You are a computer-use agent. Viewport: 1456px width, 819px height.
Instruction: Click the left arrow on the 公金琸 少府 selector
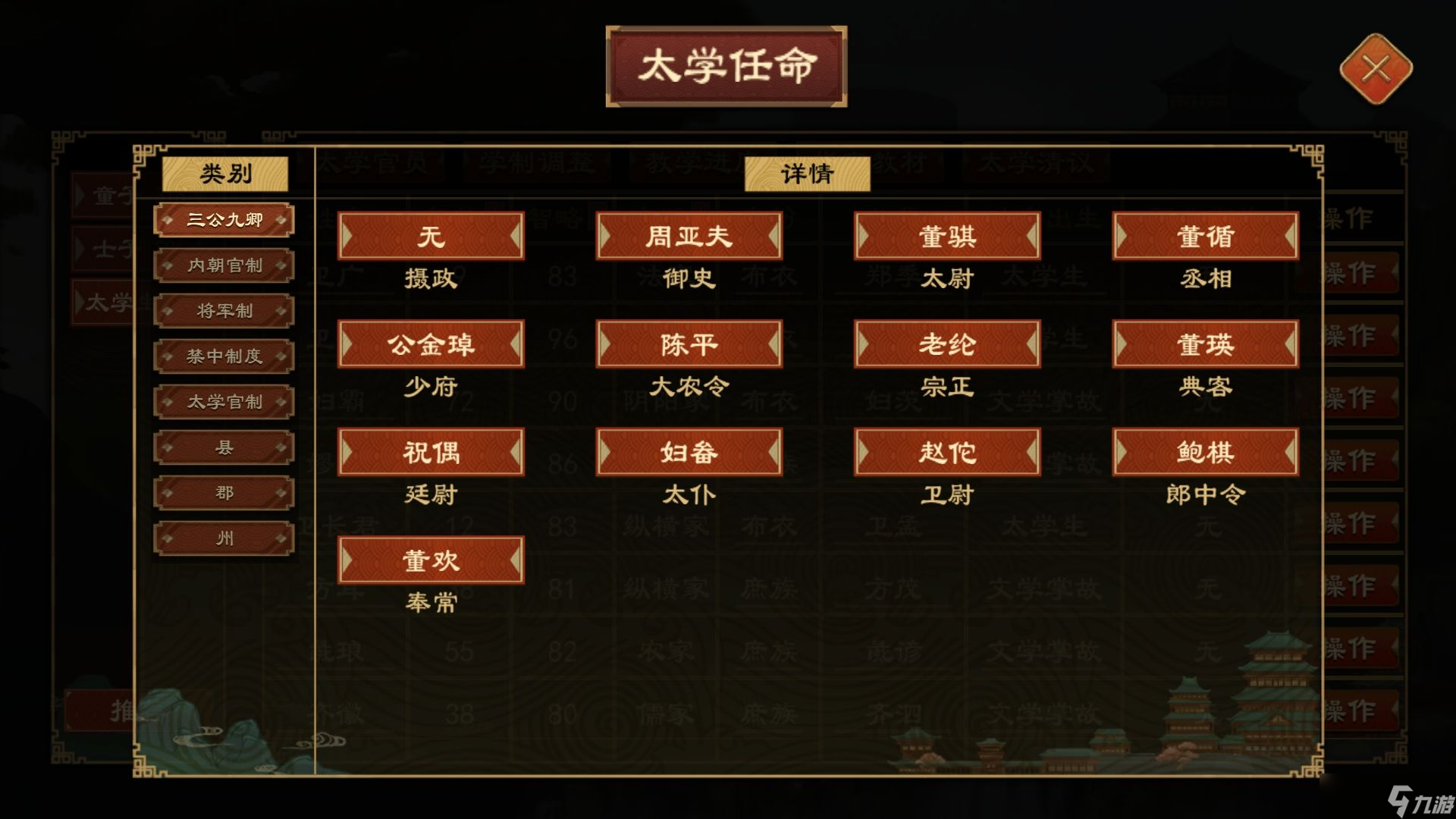tap(349, 344)
